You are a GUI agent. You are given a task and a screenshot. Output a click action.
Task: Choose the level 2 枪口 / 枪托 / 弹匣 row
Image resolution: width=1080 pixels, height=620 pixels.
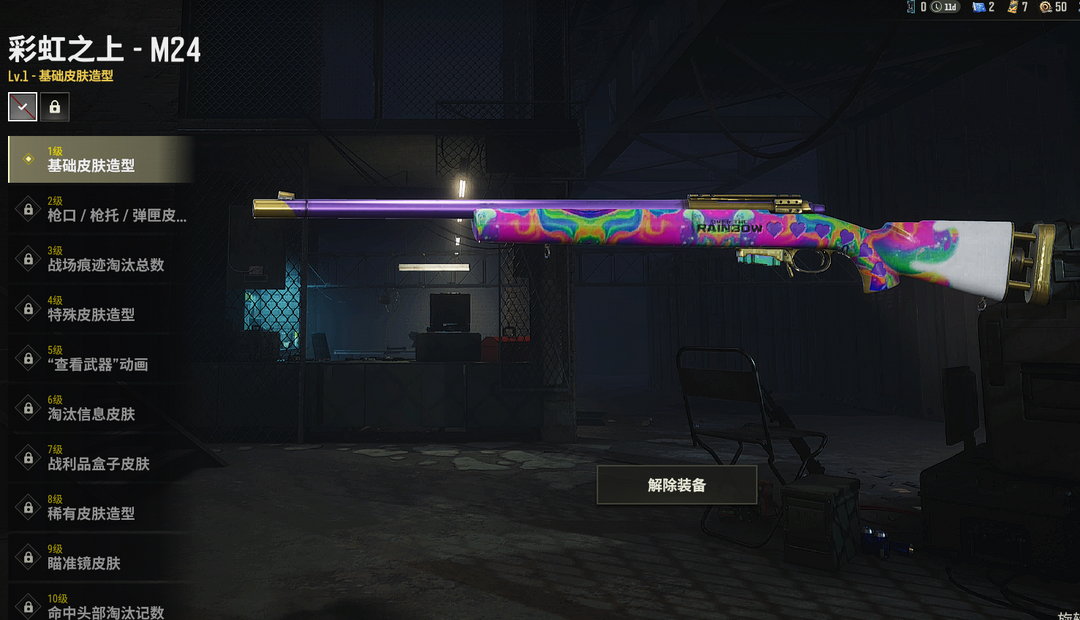[99, 209]
